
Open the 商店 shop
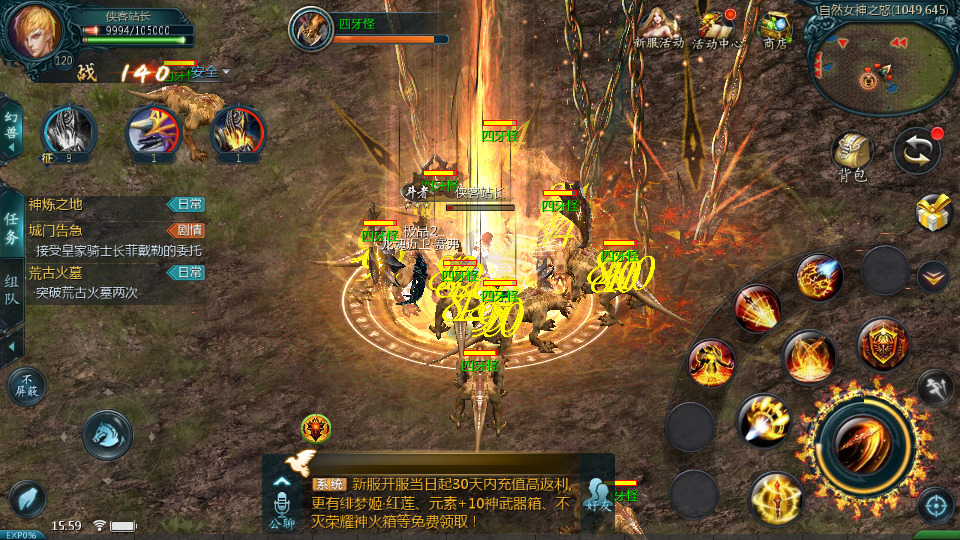pyautogui.click(x=775, y=28)
